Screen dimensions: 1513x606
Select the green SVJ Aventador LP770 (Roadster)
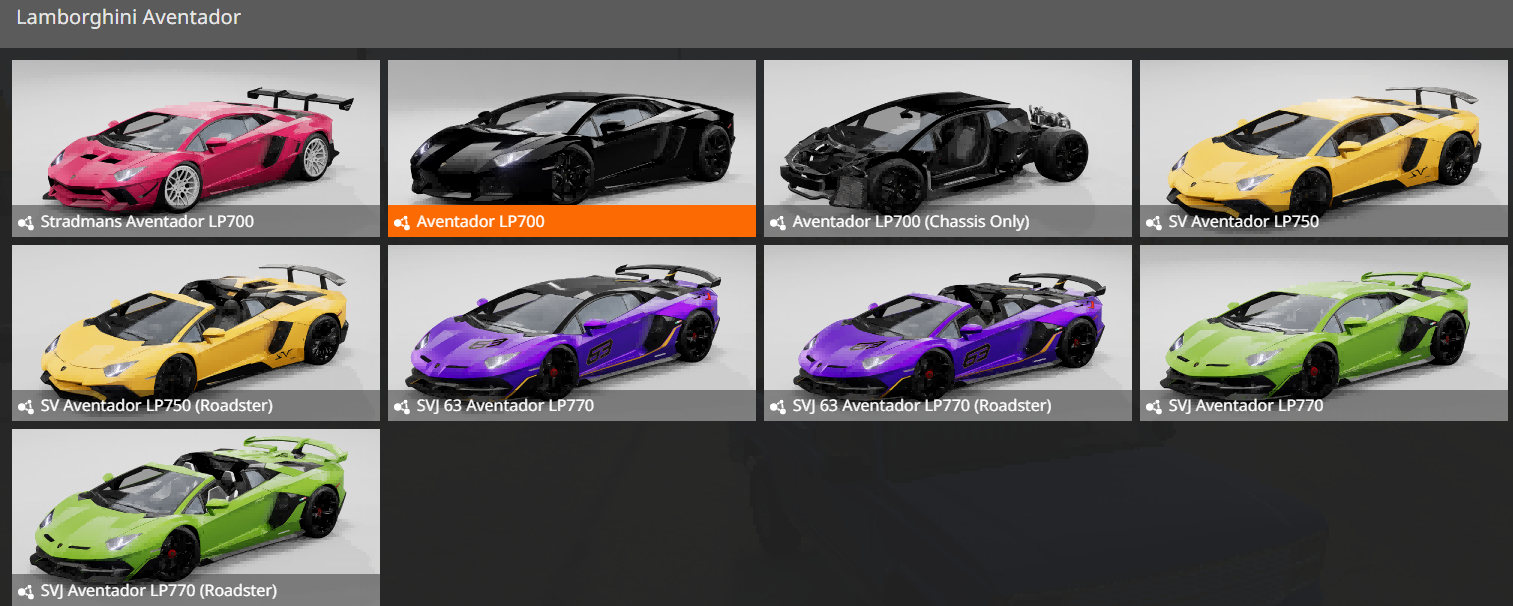point(196,517)
